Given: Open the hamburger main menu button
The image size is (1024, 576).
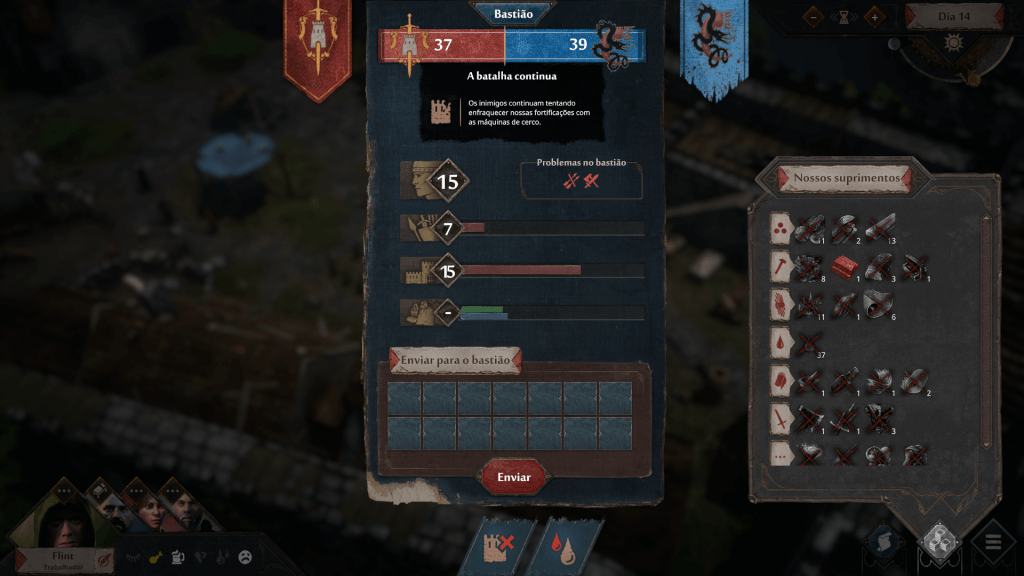Looking at the screenshot, I should pyautogui.click(x=992, y=544).
